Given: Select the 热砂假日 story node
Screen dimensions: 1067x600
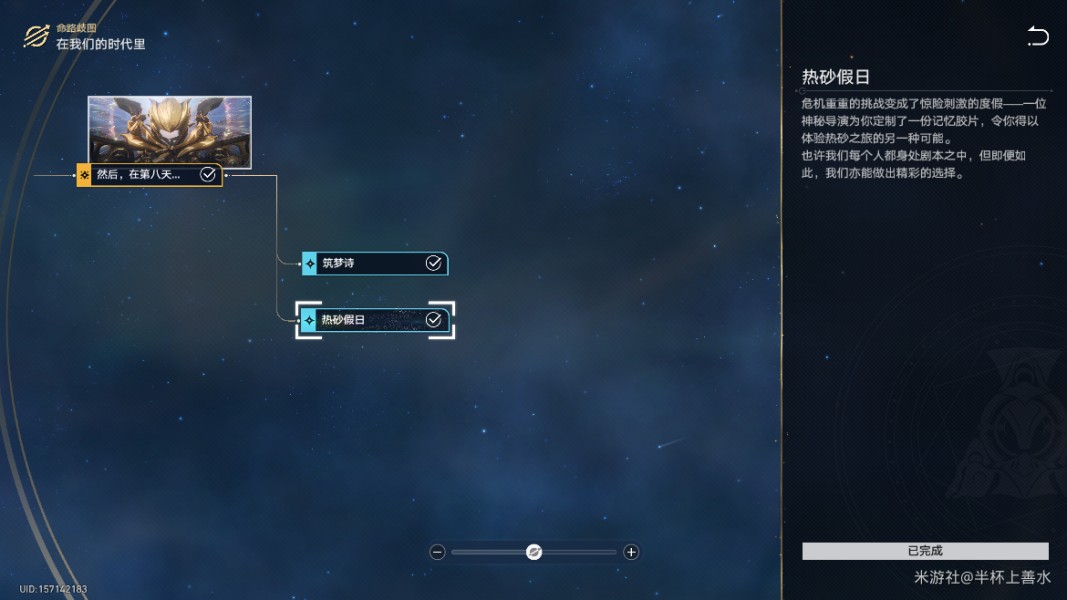Looking at the screenshot, I should pos(375,320).
